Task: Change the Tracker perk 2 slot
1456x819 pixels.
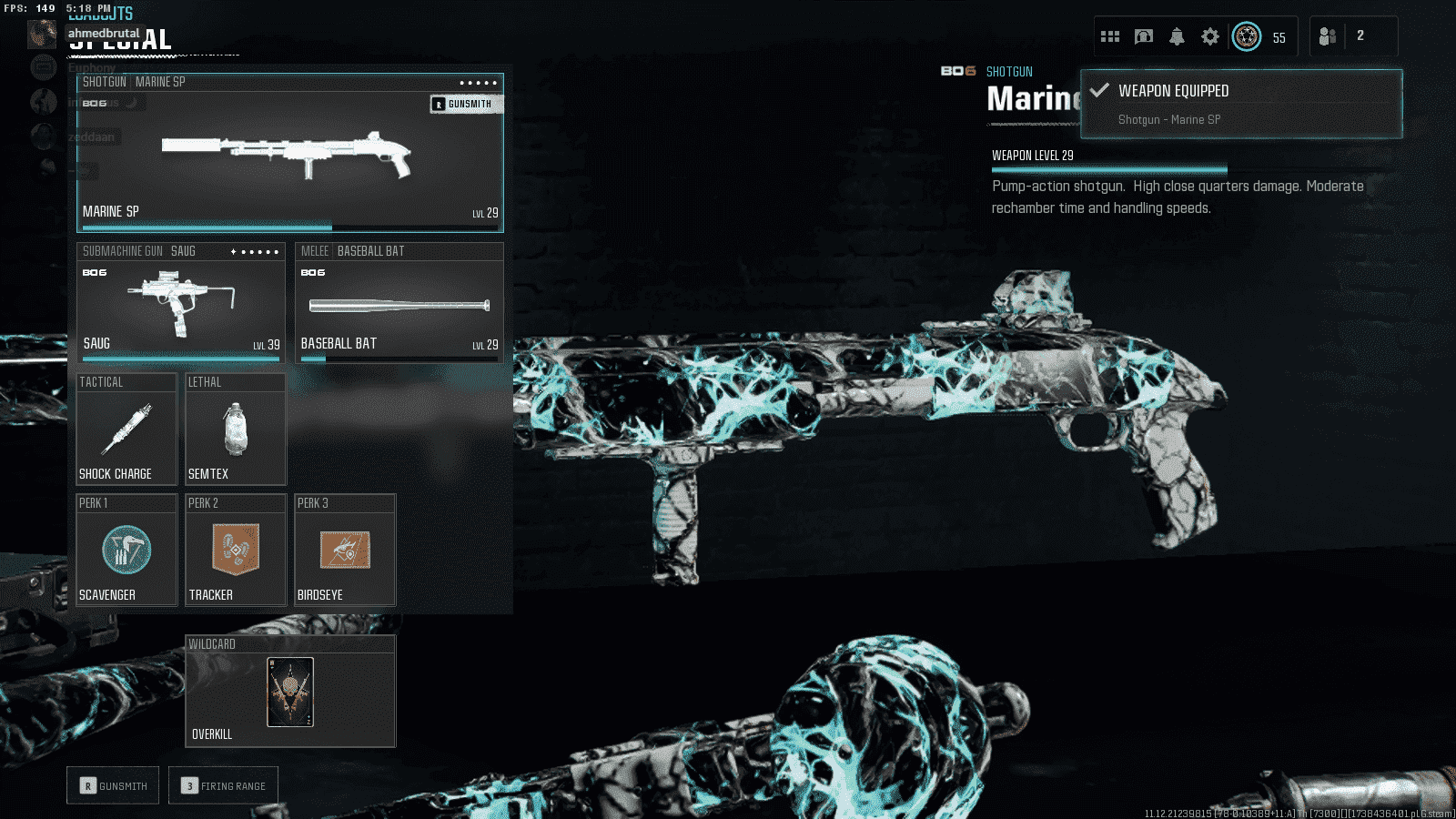Action: pyautogui.click(x=236, y=551)
